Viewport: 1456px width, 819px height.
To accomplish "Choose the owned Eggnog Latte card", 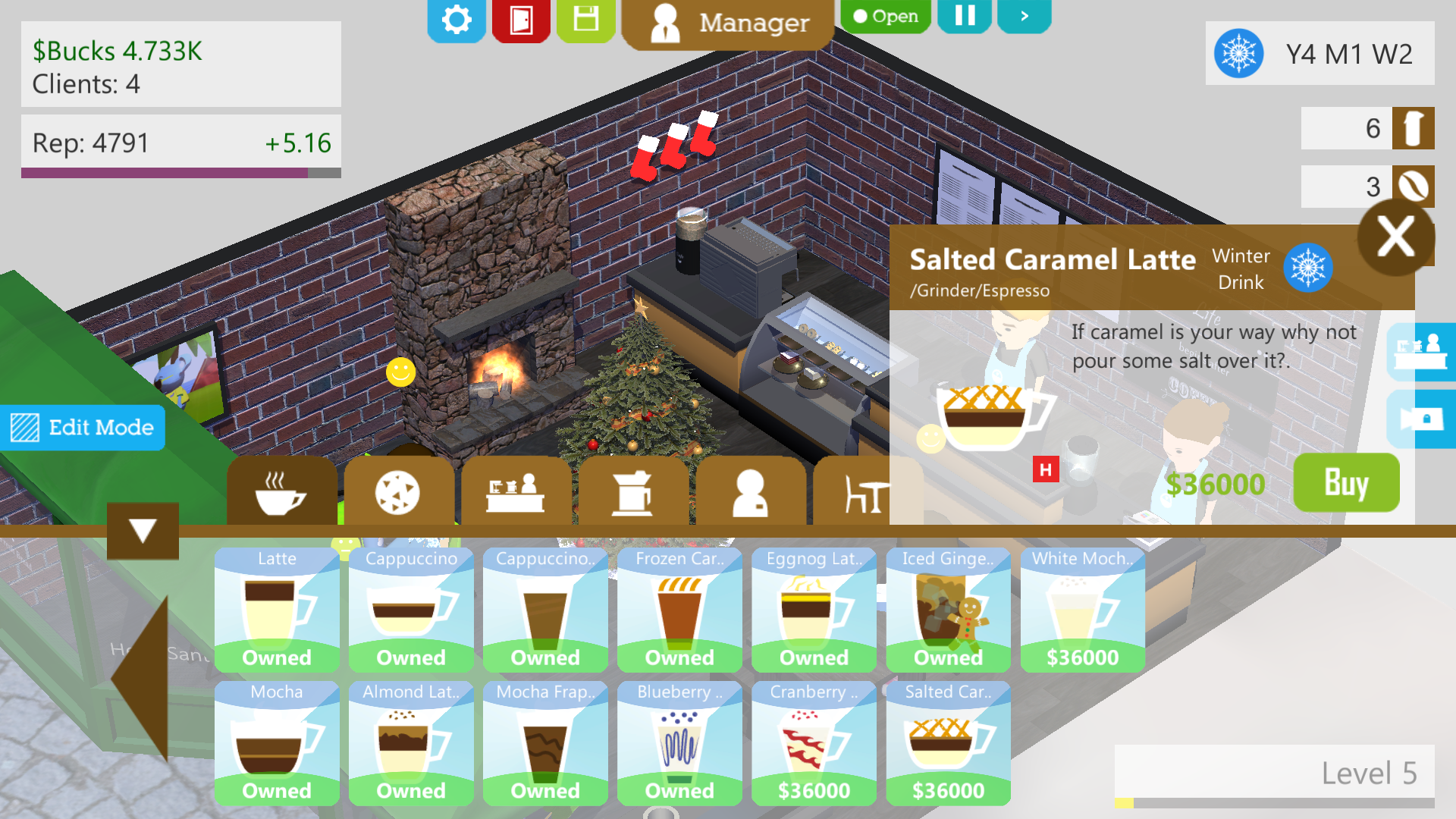I will [x=814, y=610].
